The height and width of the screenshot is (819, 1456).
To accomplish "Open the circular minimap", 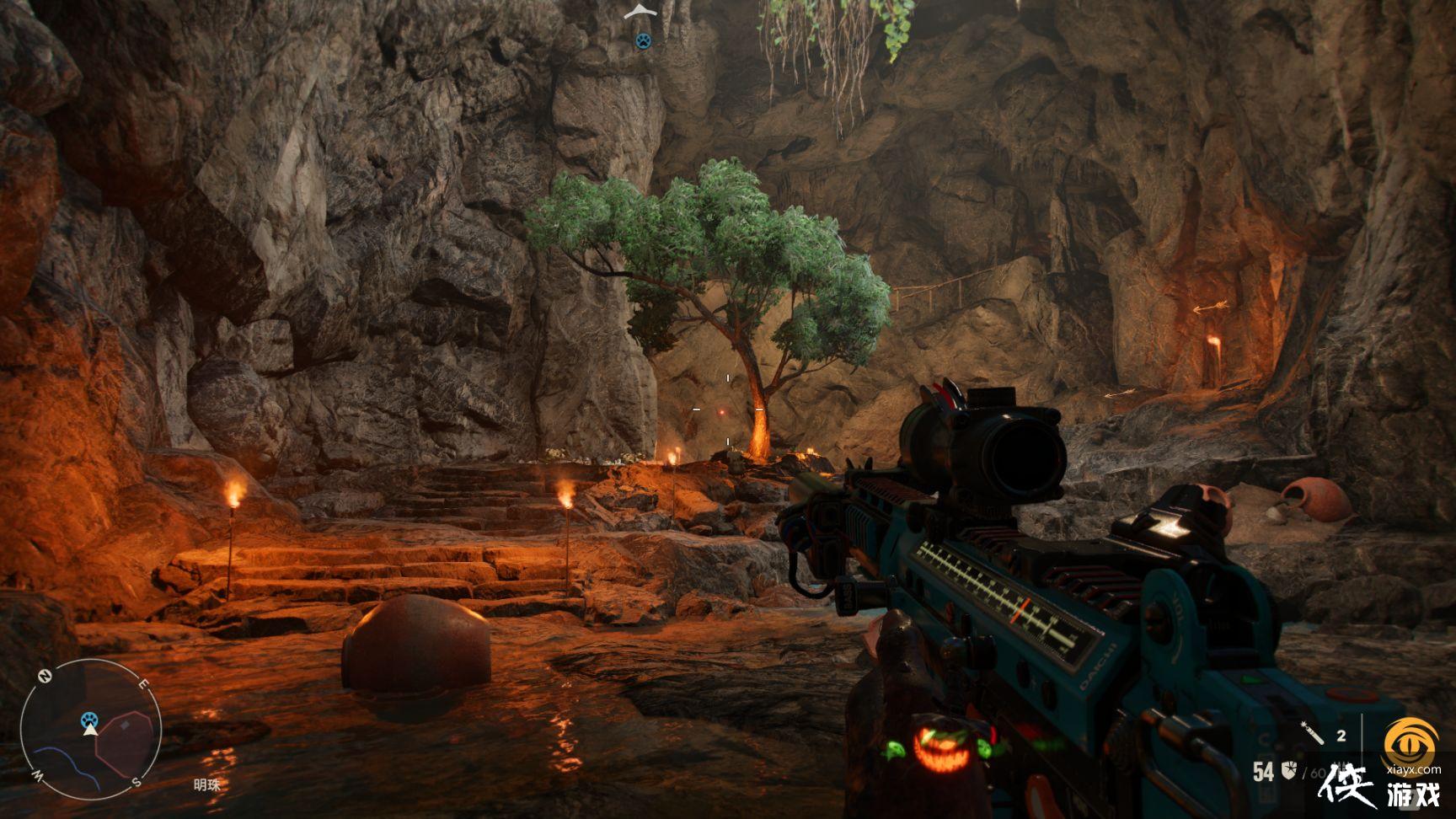I will pos(91,730).
